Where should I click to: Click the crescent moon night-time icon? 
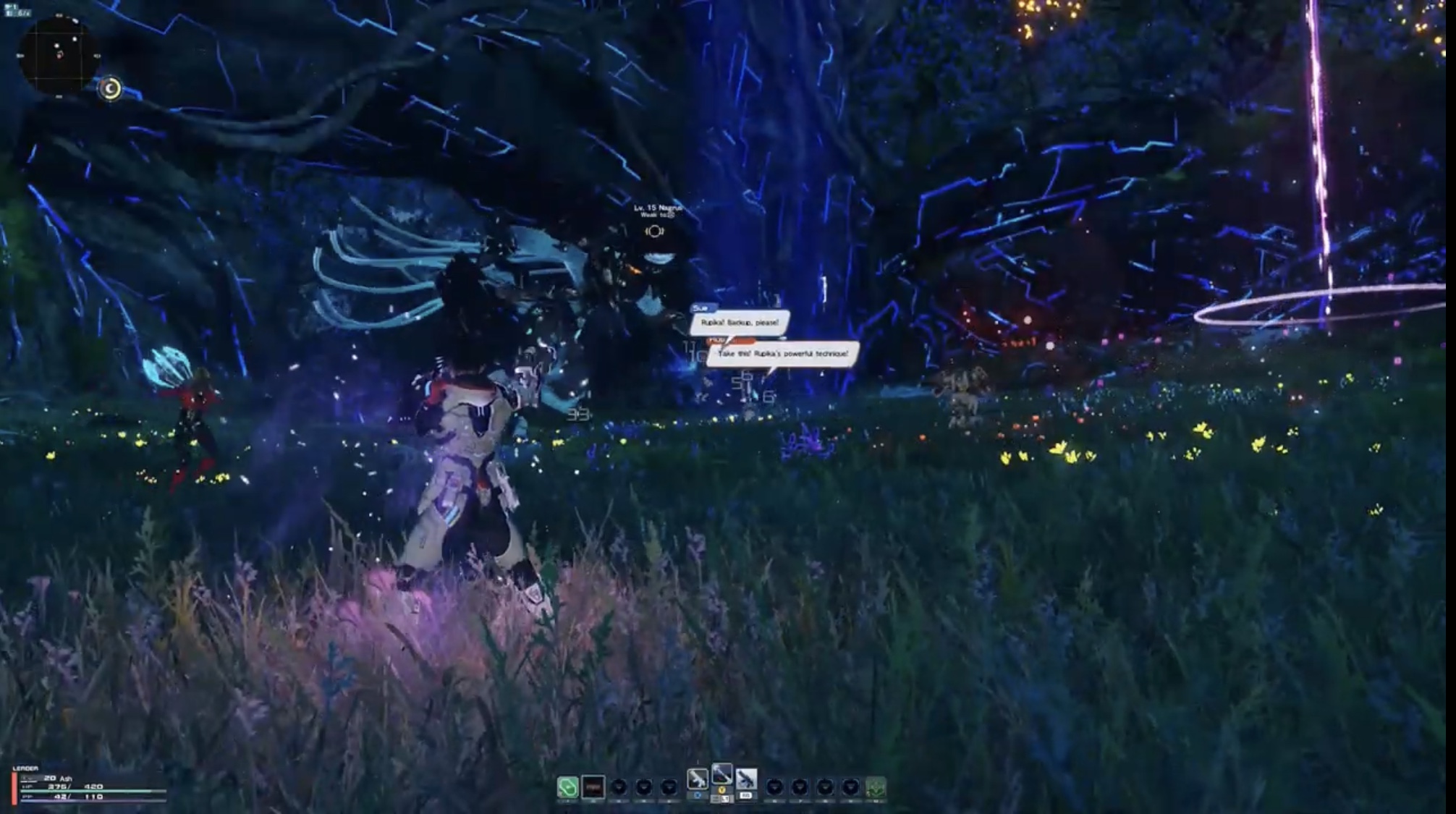tap(110, 88)
